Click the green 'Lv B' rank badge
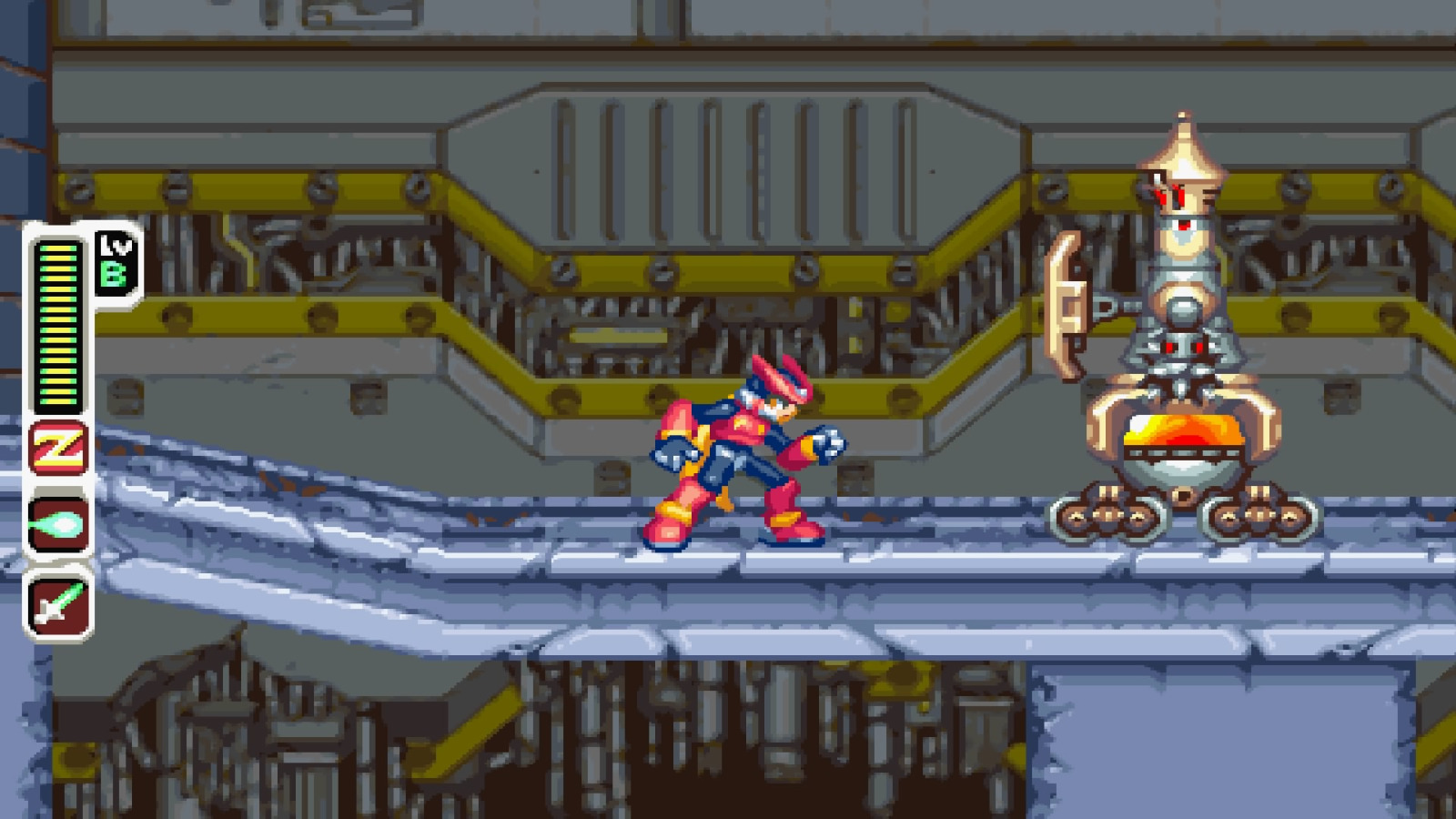Screen dimensions: 1456x819 113,264
